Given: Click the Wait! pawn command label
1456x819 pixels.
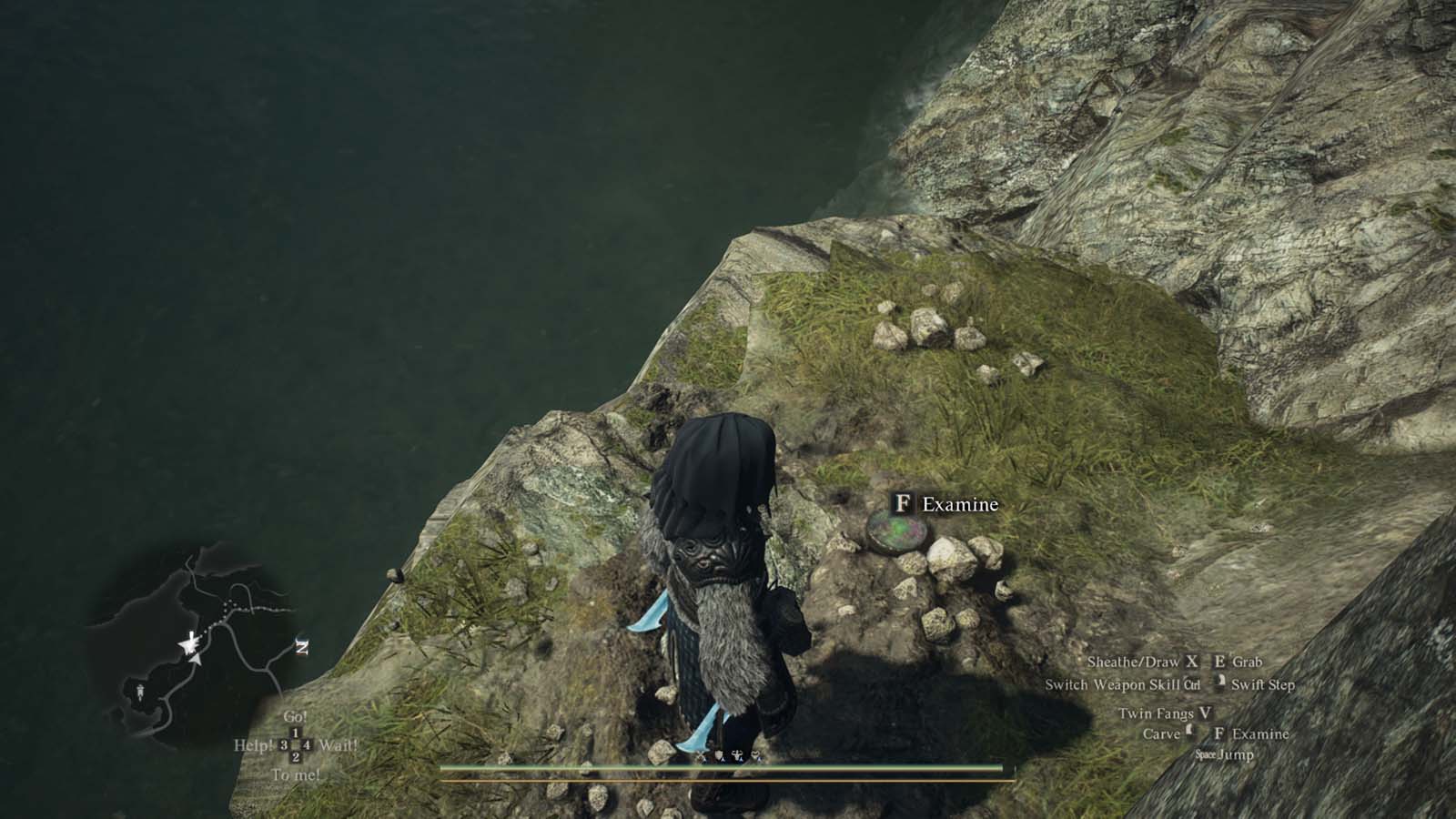Looking at the screenshot, I should [338, 745].
